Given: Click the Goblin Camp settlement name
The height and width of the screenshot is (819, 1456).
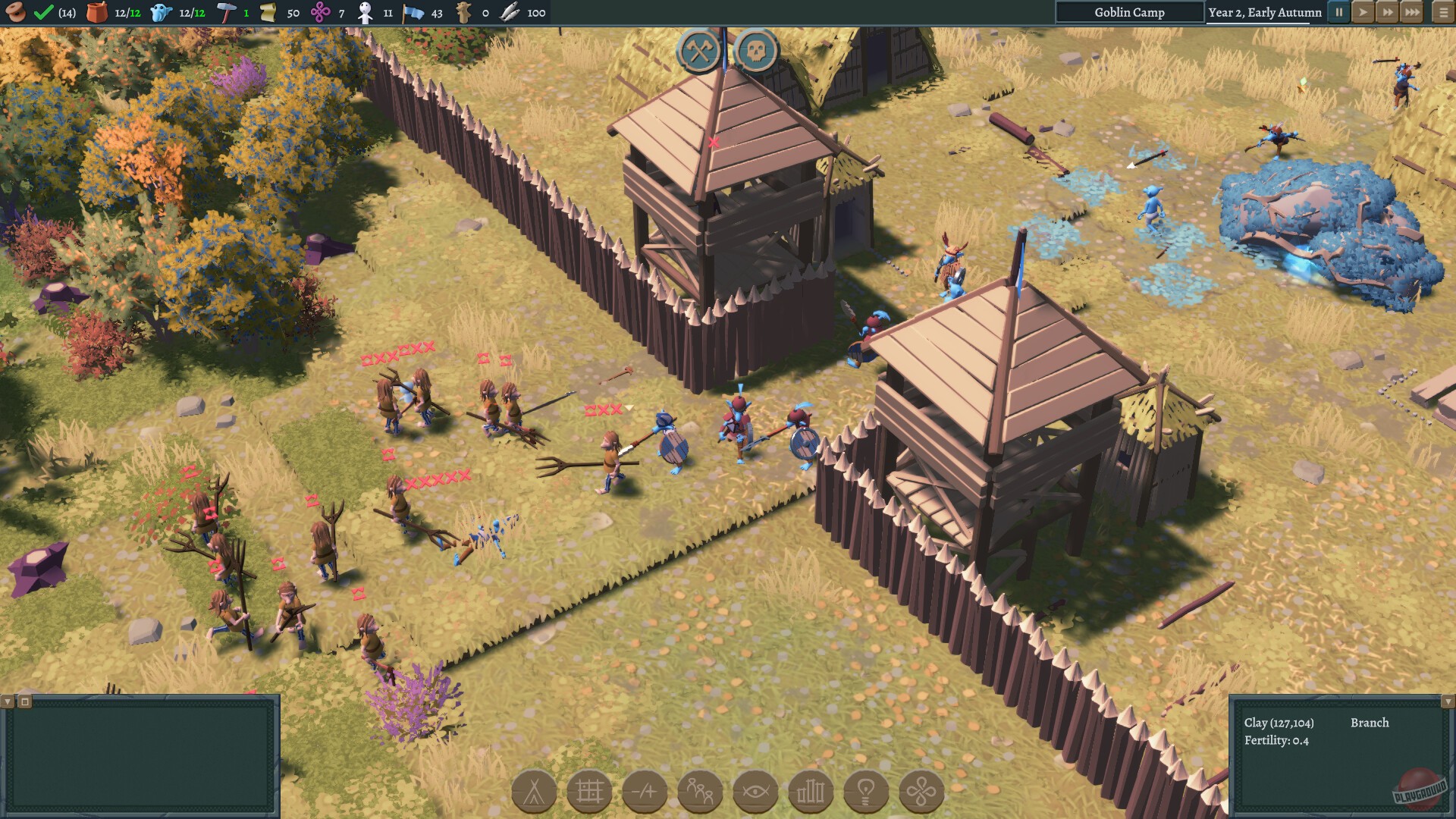Looking at the screenshot, I should (1131, 12).
